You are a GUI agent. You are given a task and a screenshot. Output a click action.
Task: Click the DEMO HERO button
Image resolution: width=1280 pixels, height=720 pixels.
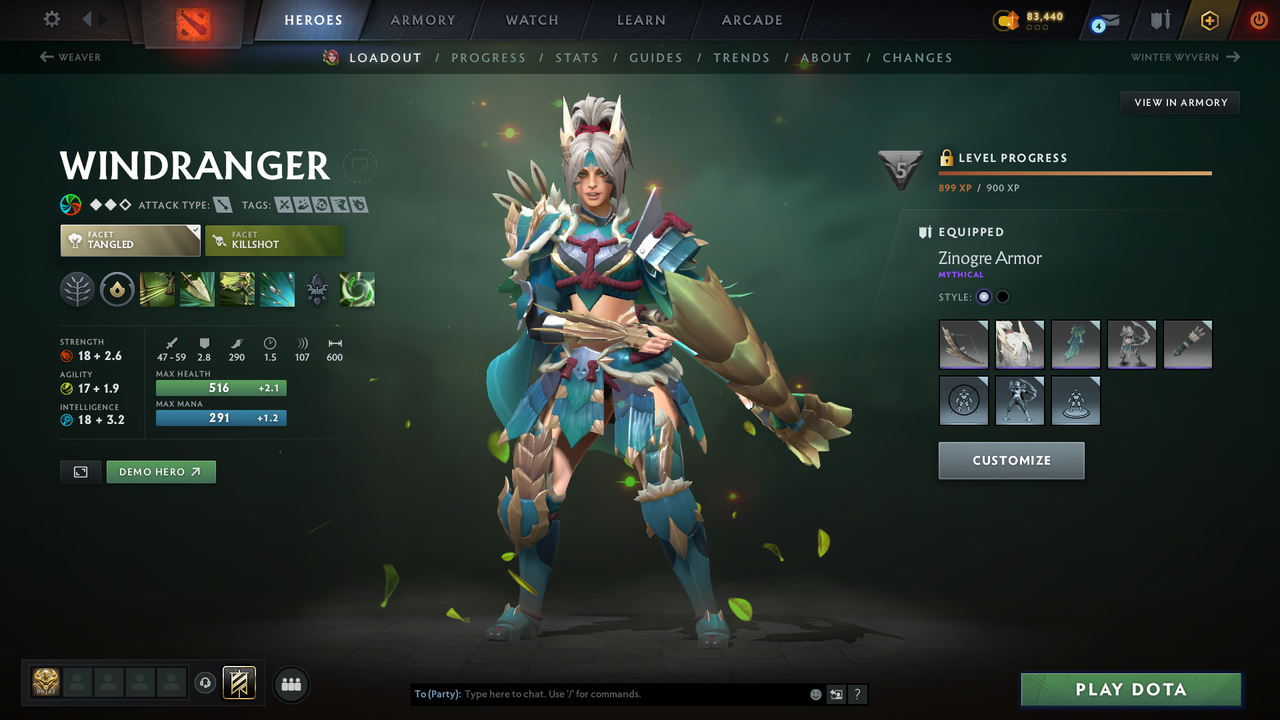pos(160,471)
